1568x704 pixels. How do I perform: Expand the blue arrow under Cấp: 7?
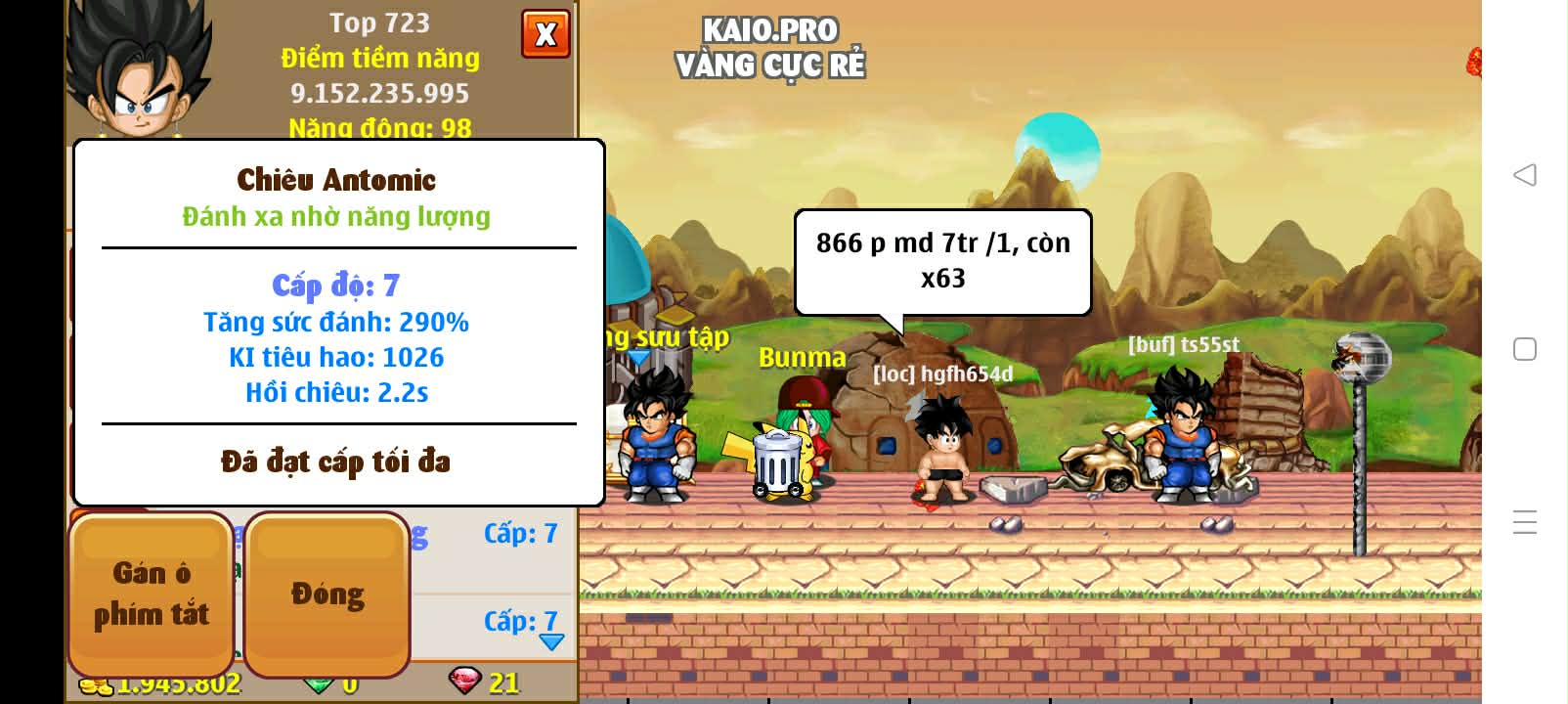(x=552, y=642)
